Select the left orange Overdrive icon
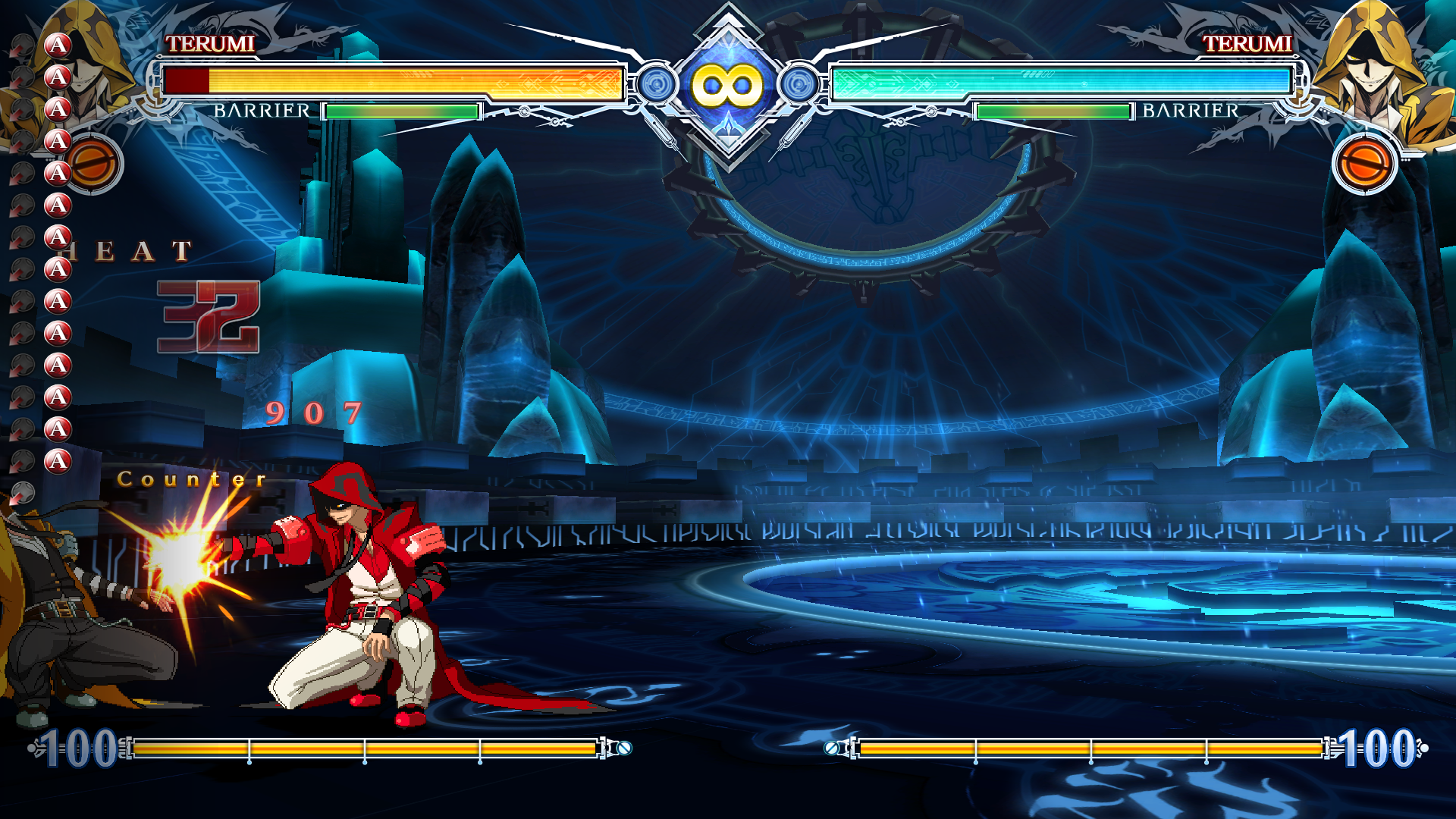Screen dimensions: 1456x819 click(94, 164)
